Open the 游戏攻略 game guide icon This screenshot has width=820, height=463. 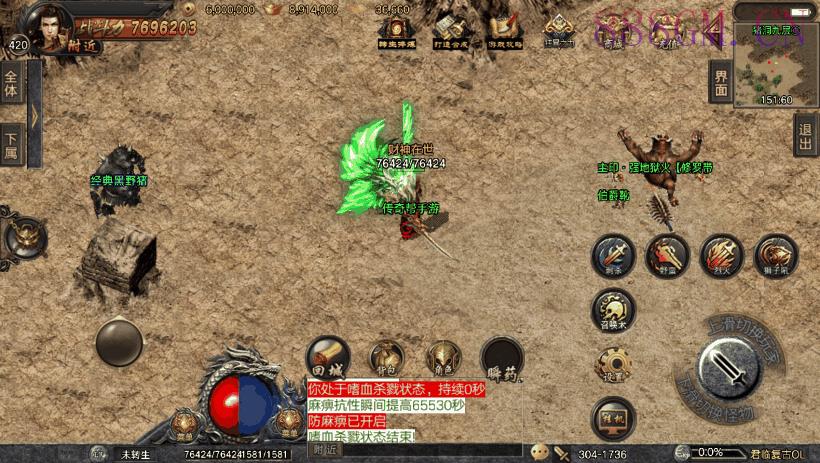[x=501, y=29]
